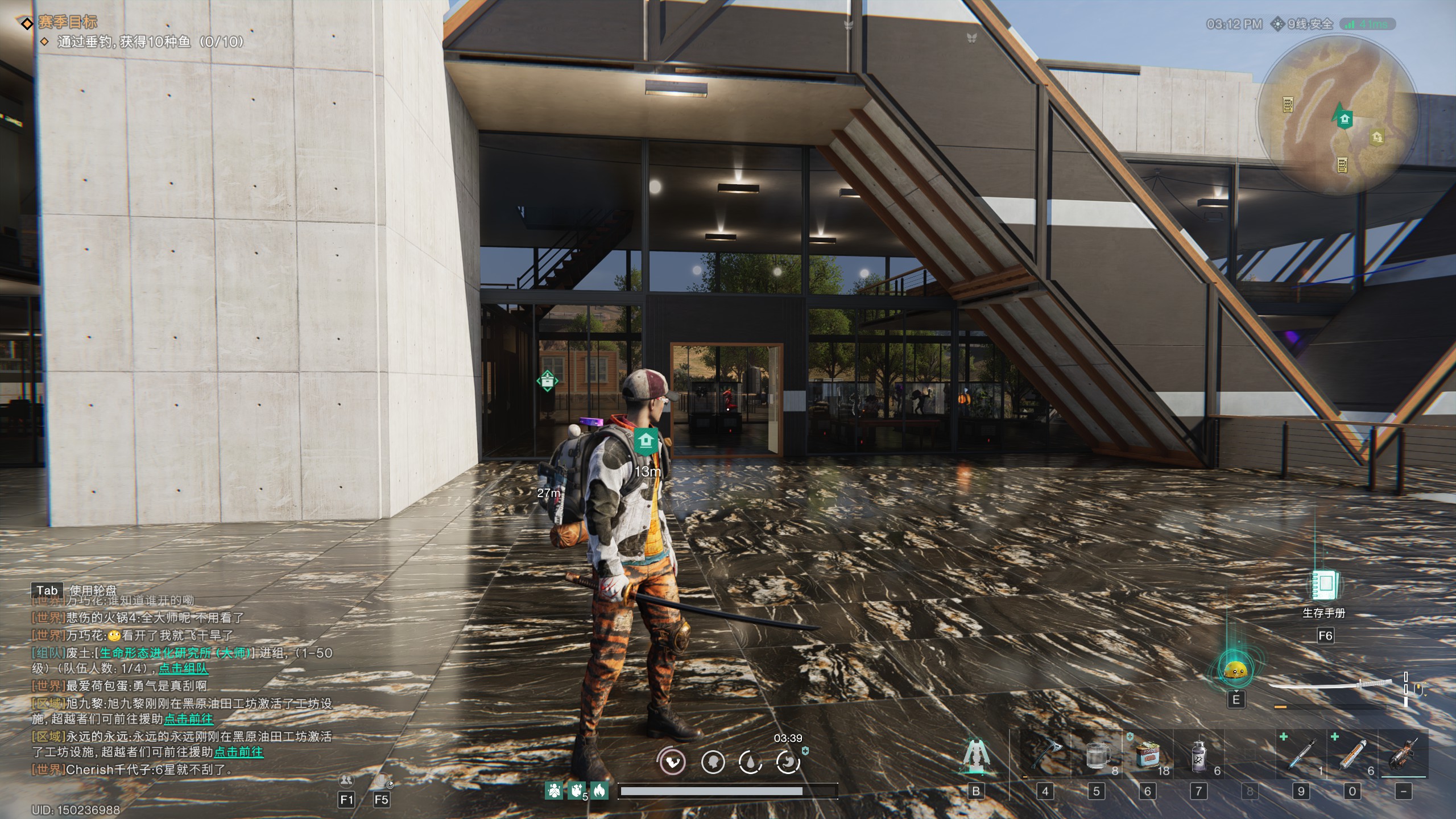Toggle the voice microphone icon
Viewport: 1456px width, 819px height.
(381, 780)
